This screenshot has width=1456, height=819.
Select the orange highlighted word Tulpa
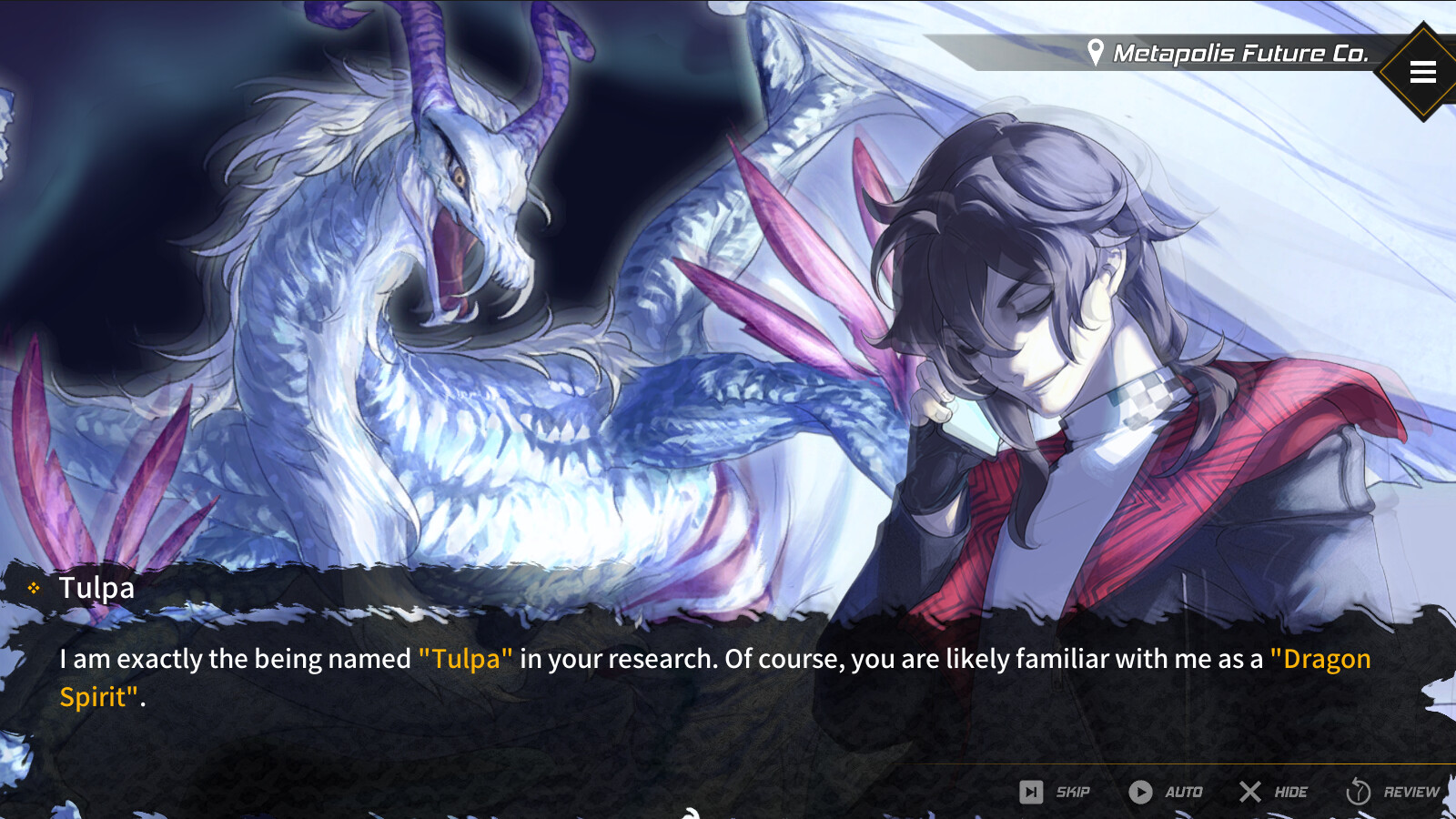tap(465, 659)
